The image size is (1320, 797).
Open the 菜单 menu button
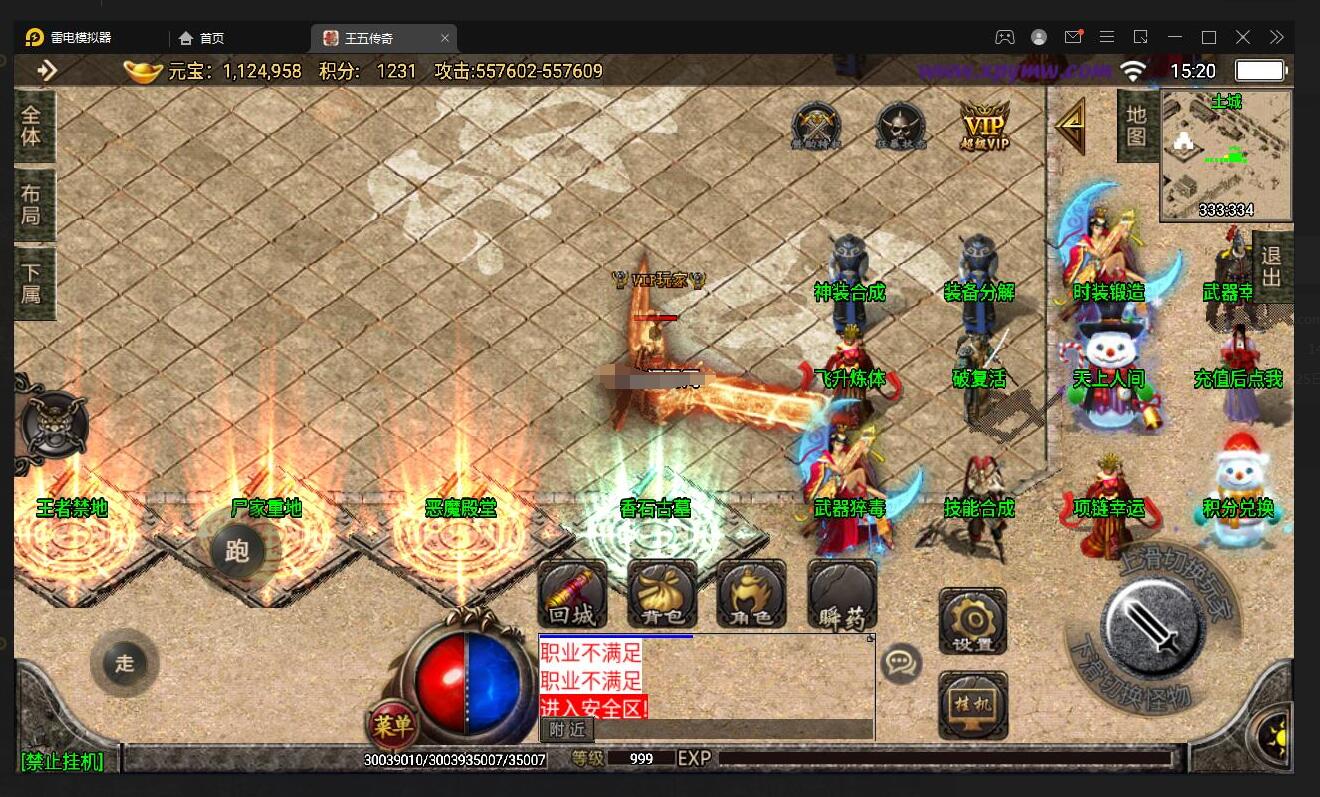(392, 726)
